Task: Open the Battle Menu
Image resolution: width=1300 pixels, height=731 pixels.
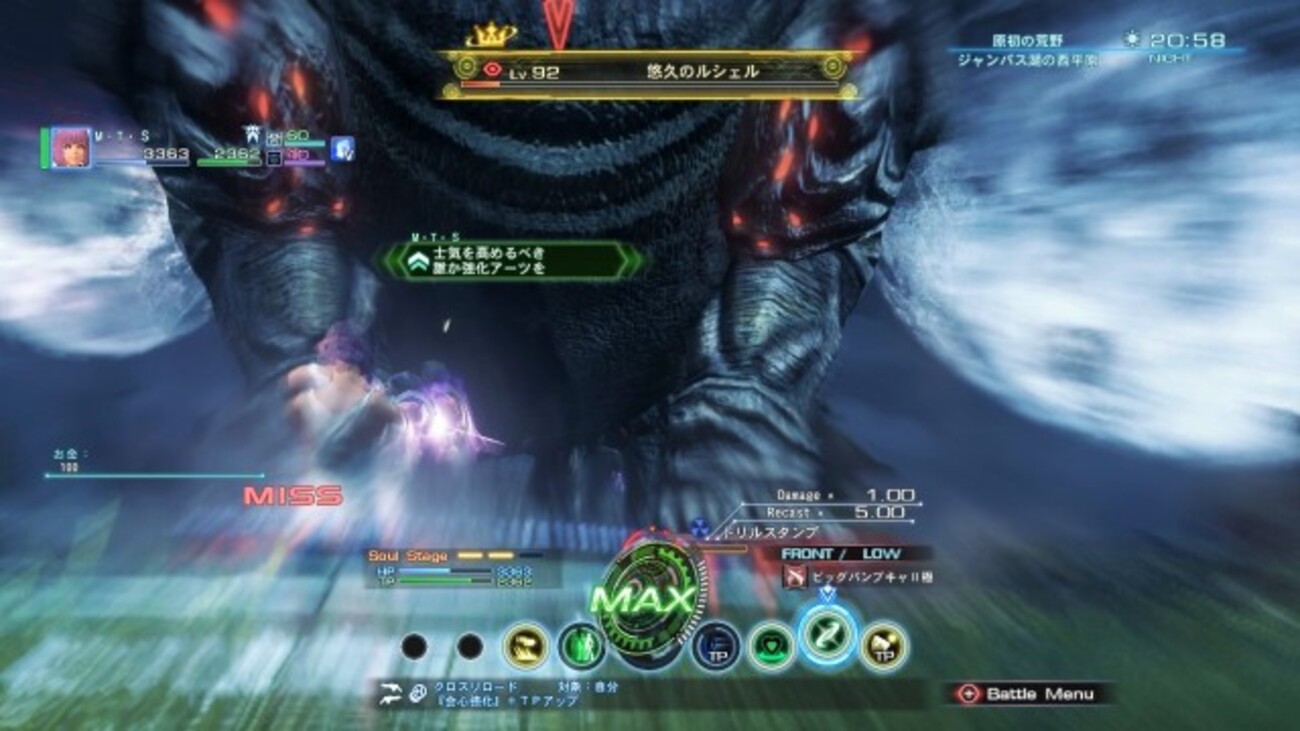Action: coord(1028,694)
